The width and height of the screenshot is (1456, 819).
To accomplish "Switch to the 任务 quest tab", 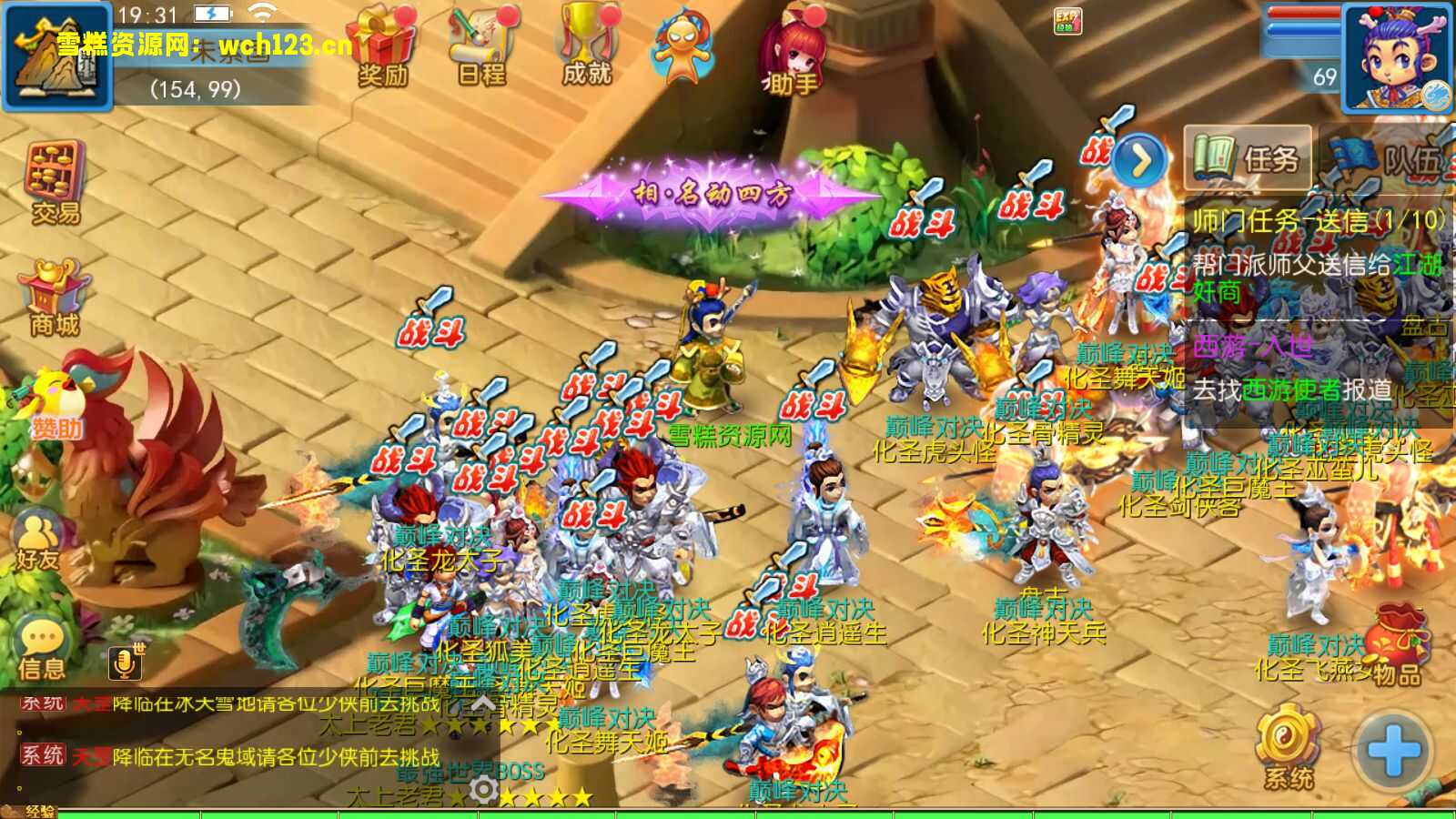I will (x=1248, y=158).
